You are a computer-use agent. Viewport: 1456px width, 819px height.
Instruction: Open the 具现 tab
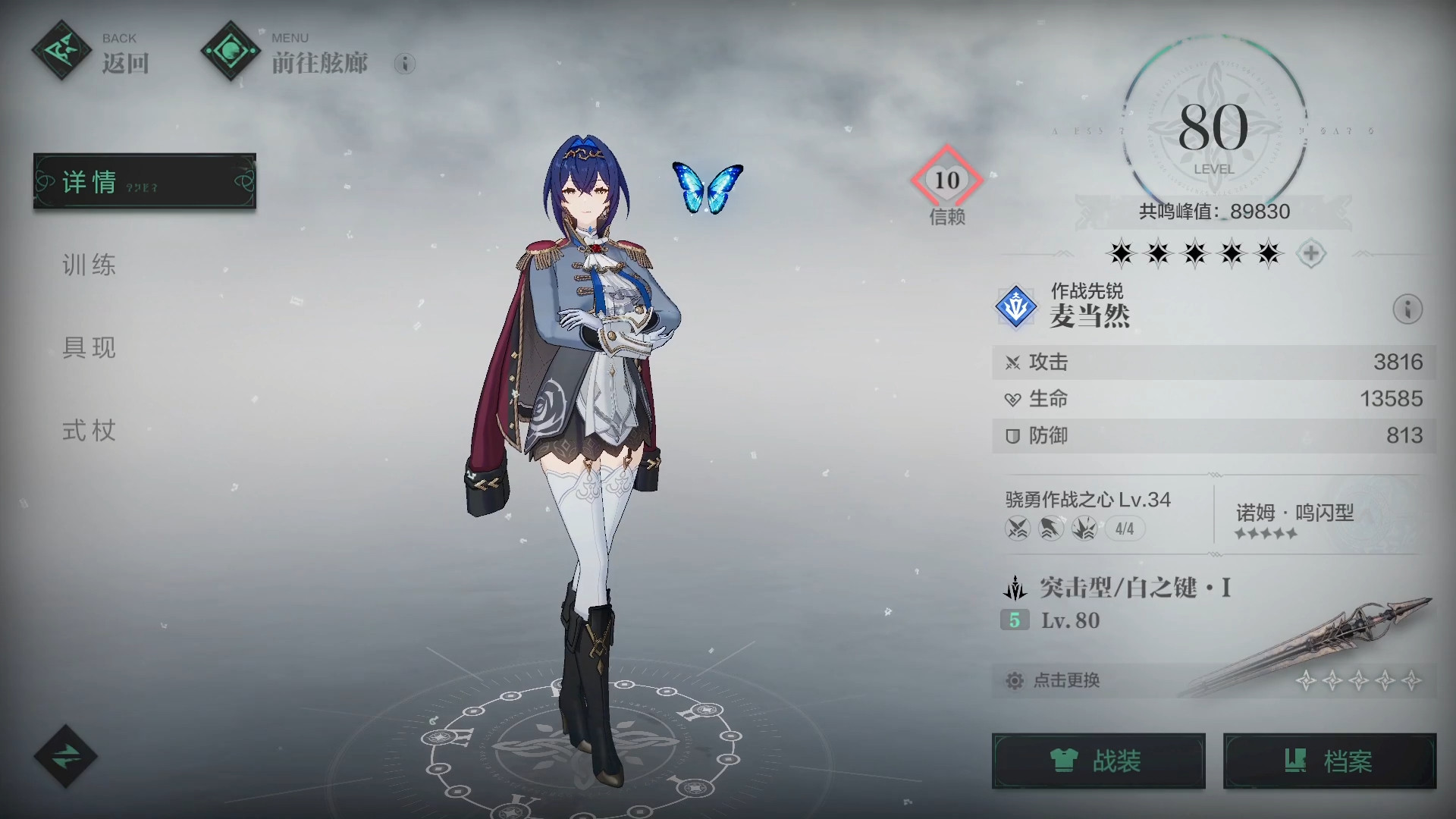pos(89,347)
